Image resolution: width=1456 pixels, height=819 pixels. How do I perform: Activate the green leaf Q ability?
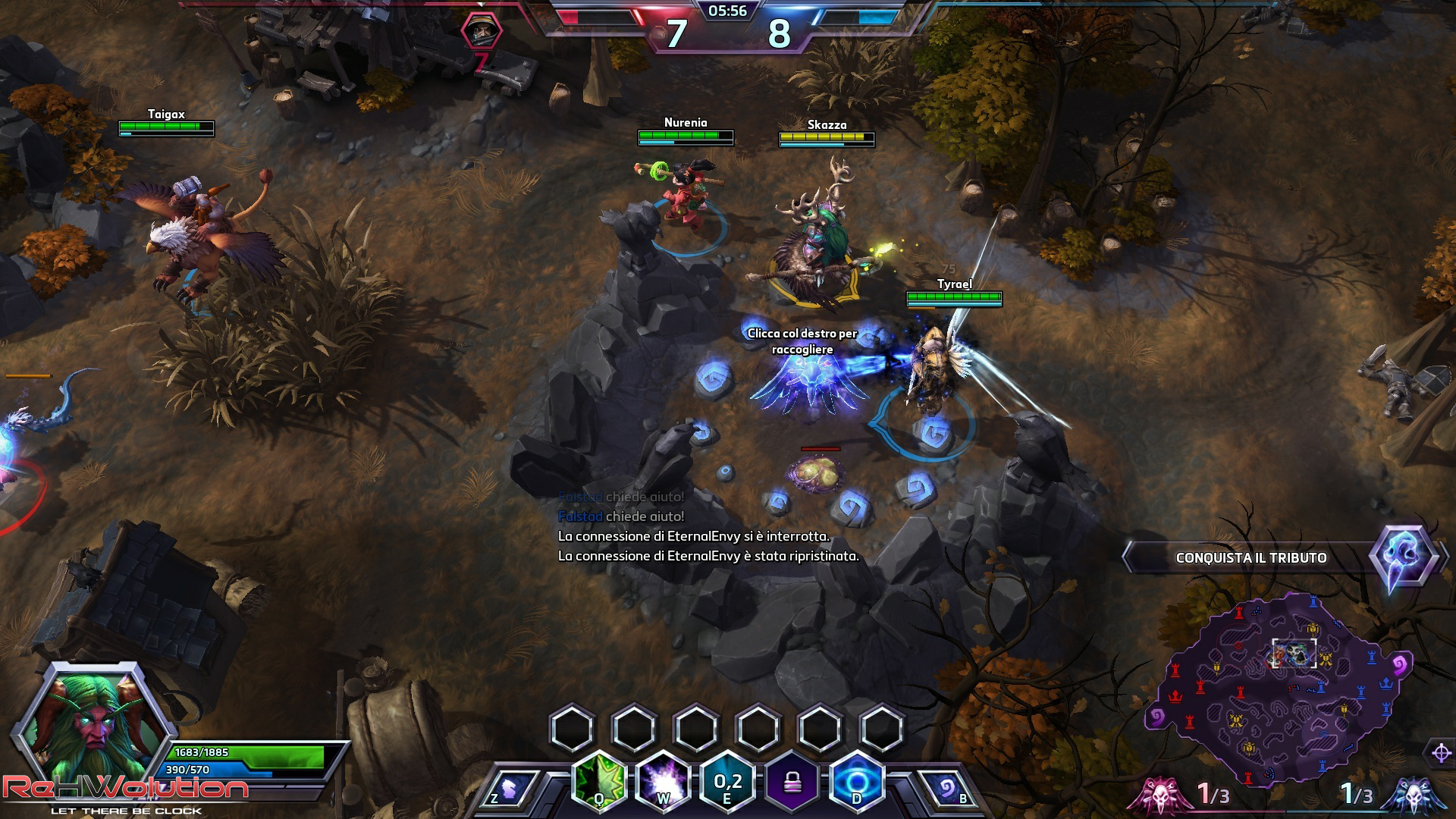tap(599, 781)
